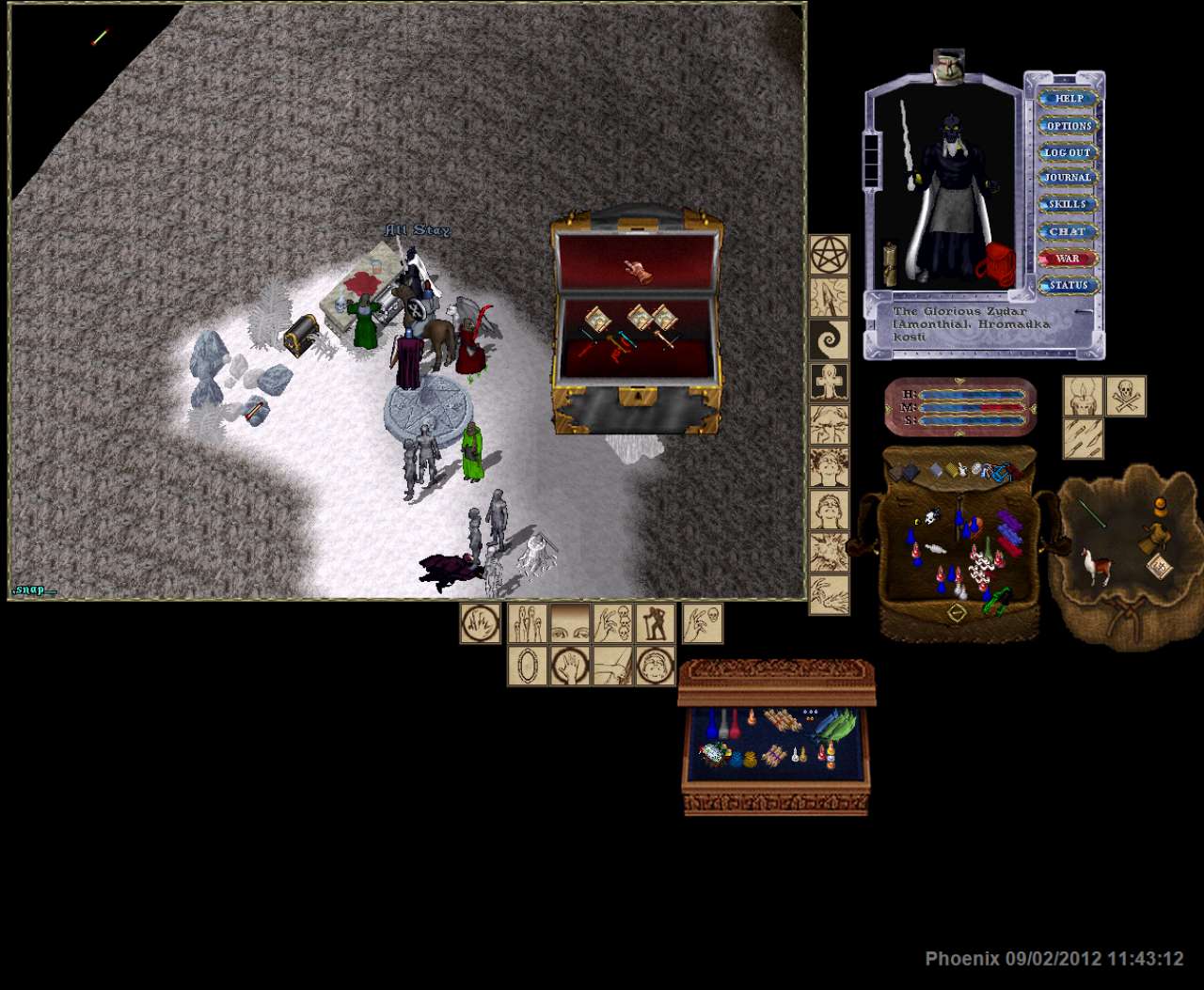This screenshot has height=990, width=1204.
Task: Show the Skills list
Action: 1069,204
